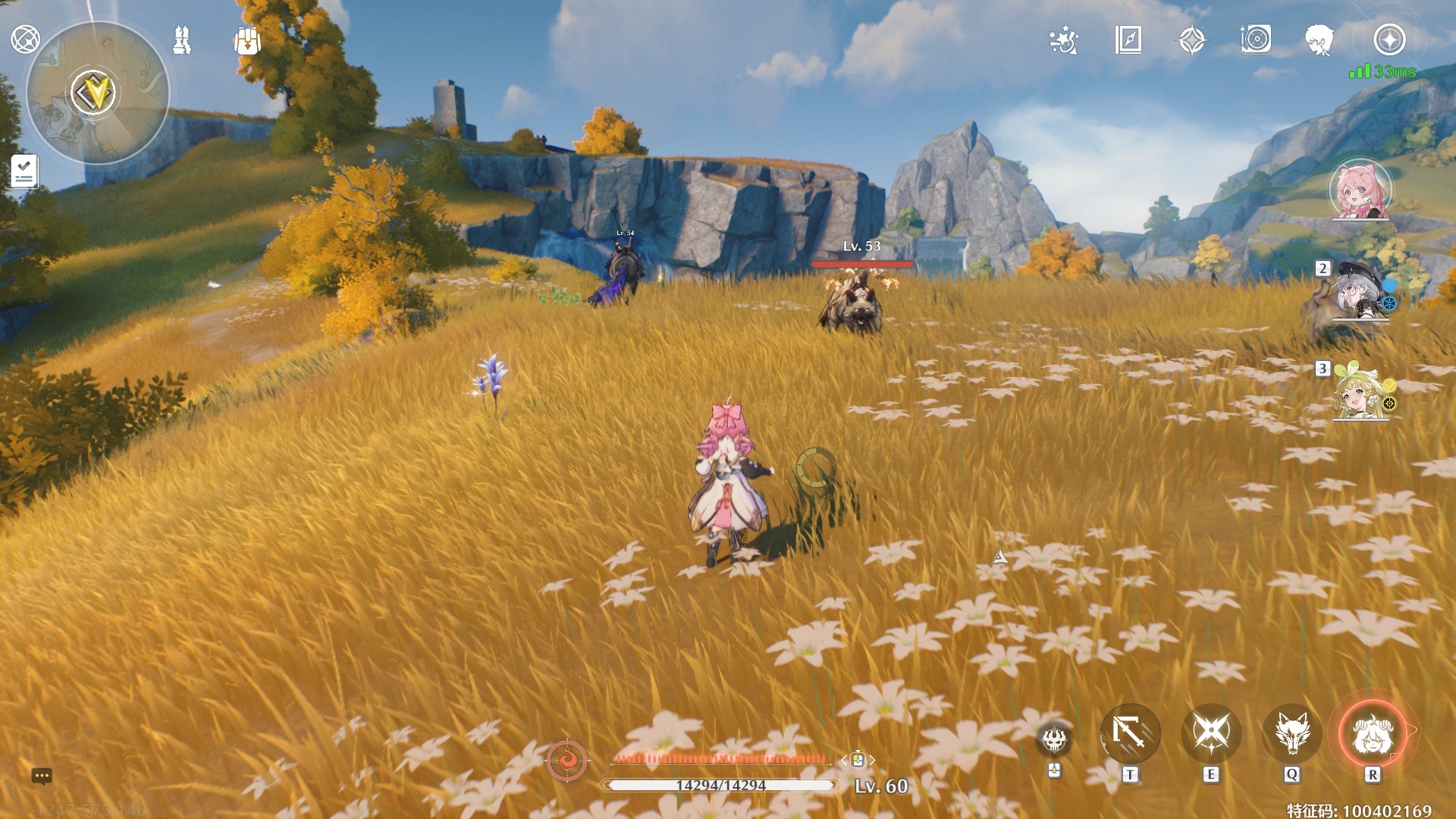Select the pink-haired party member portrait
This screenshot has width=1456, height=819.
coord(1360,190)
